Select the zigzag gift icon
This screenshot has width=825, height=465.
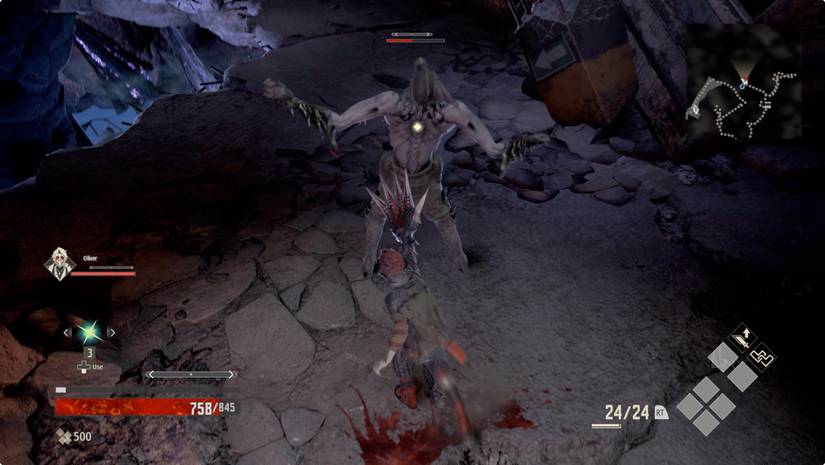coord(762,354)
